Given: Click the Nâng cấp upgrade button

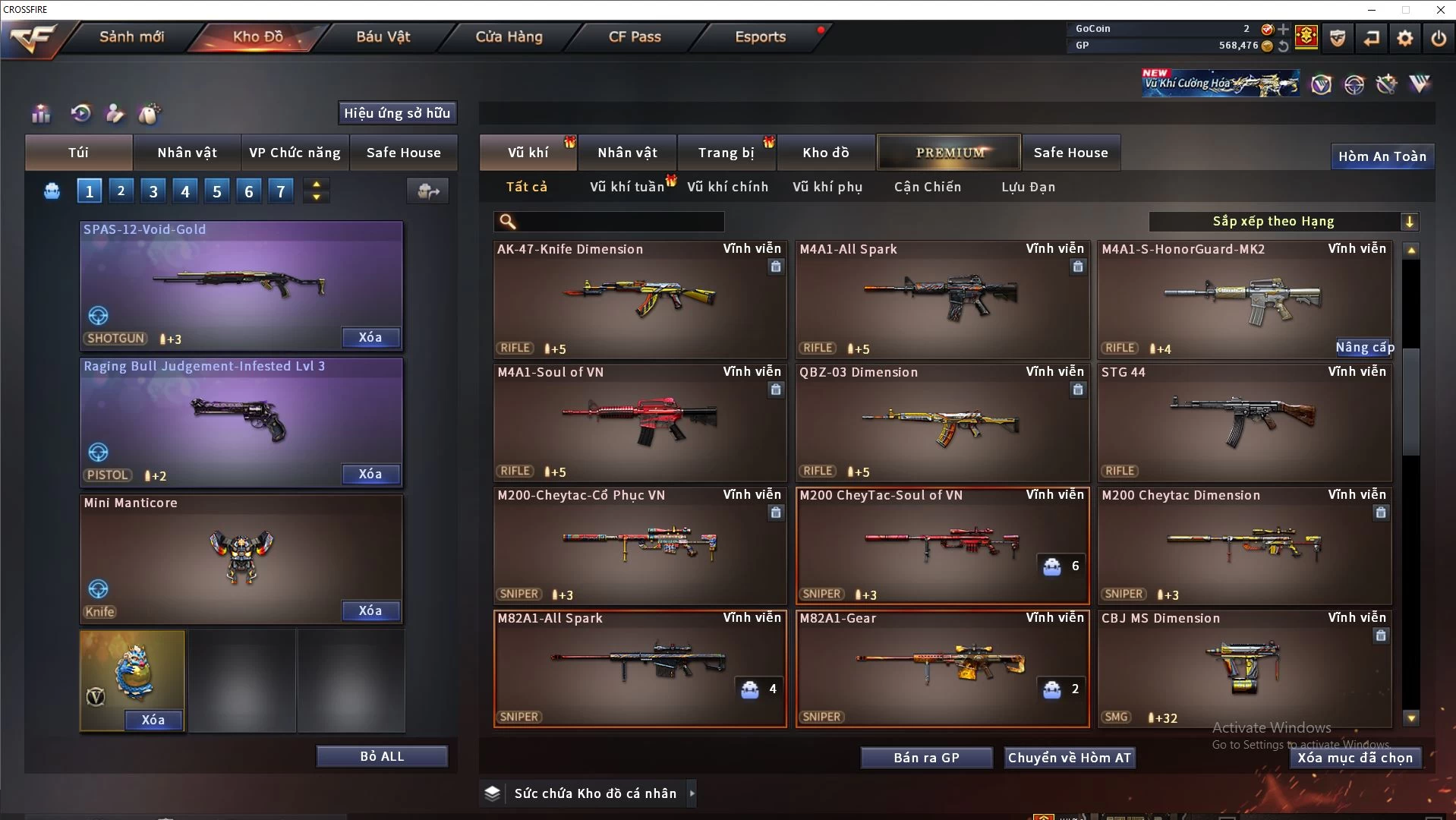Looking at the screenshot, I should click(1364, 348).
